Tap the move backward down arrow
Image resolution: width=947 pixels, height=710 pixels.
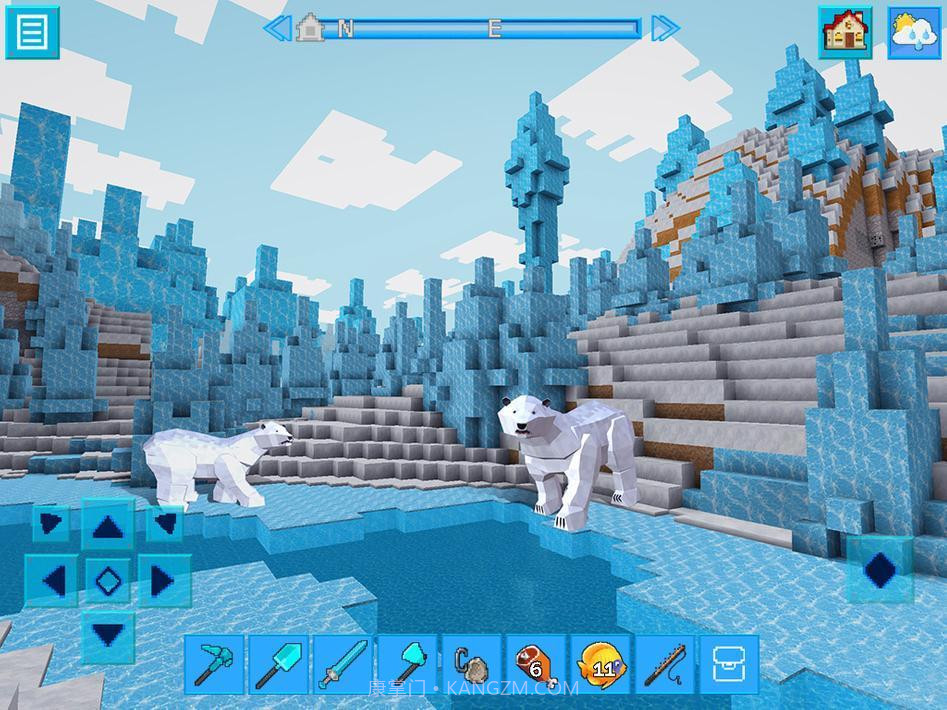(108, 633)
